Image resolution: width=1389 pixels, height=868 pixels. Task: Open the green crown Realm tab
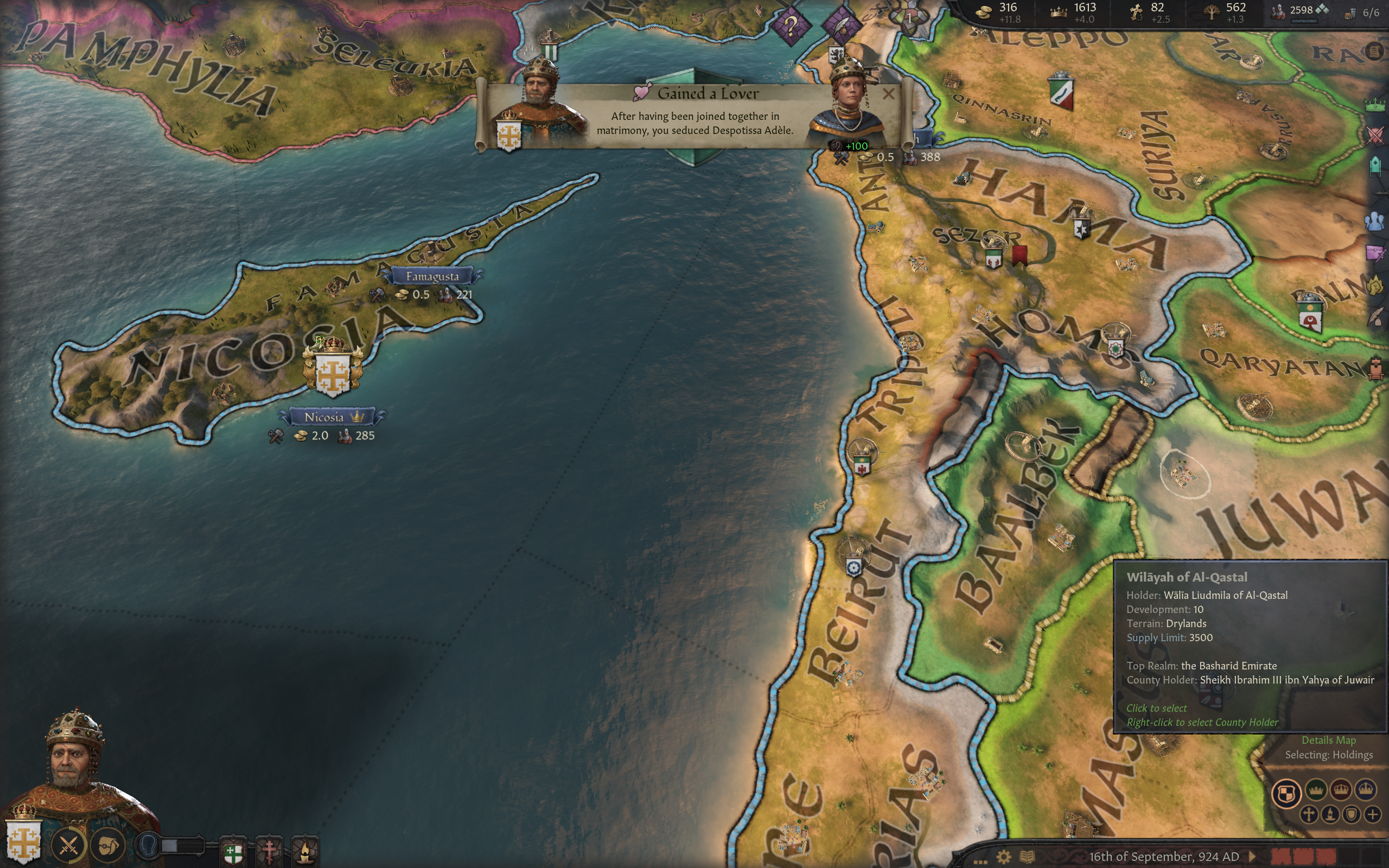[1375, 105]
